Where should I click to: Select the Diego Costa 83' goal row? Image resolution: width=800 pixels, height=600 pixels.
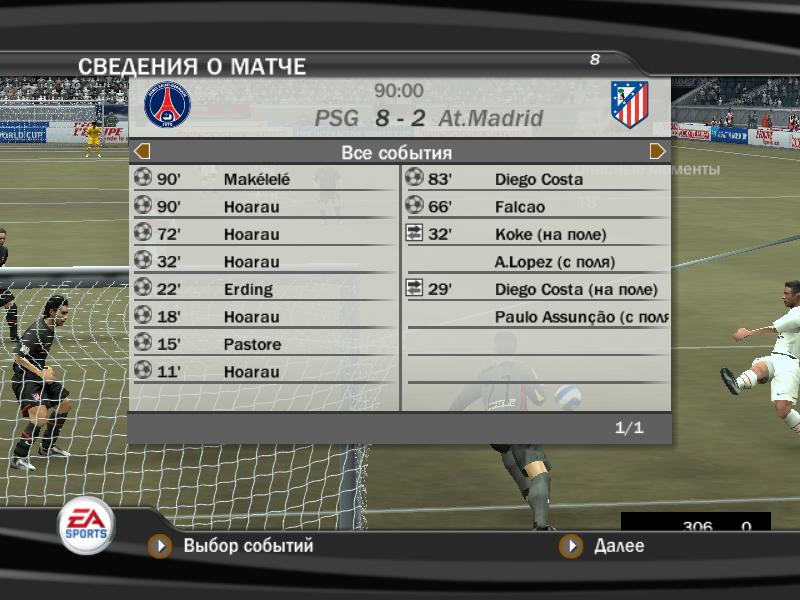[536, 180]
